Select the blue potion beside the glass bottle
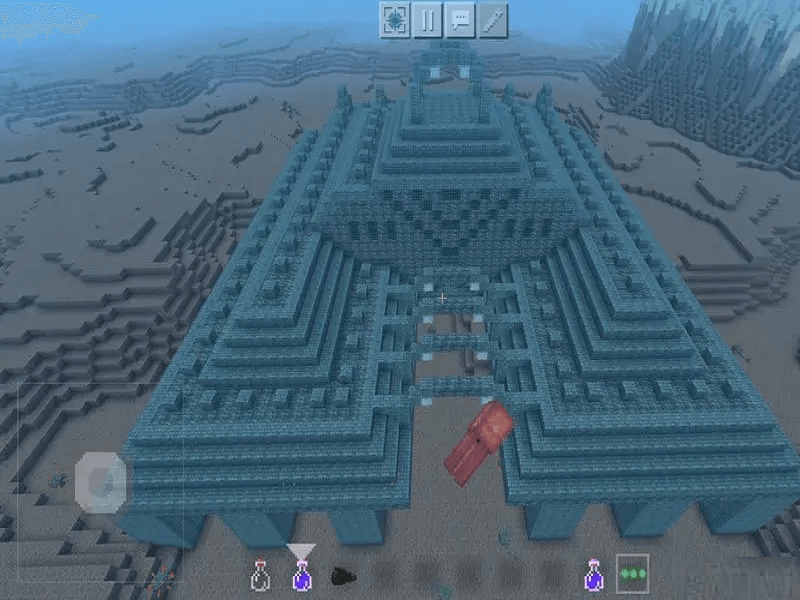Viewport: 800px width, 600px height. tap(300, 575)
